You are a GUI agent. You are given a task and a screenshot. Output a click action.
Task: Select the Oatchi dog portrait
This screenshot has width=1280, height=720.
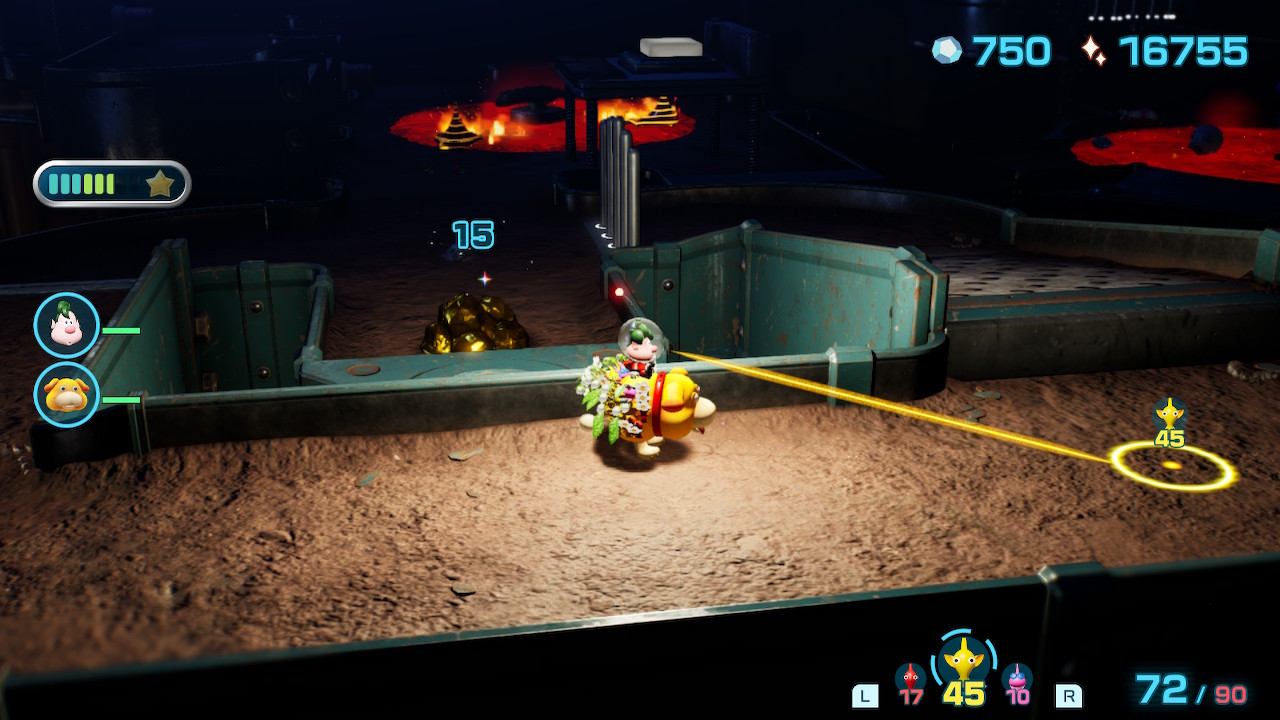point(66,394)
